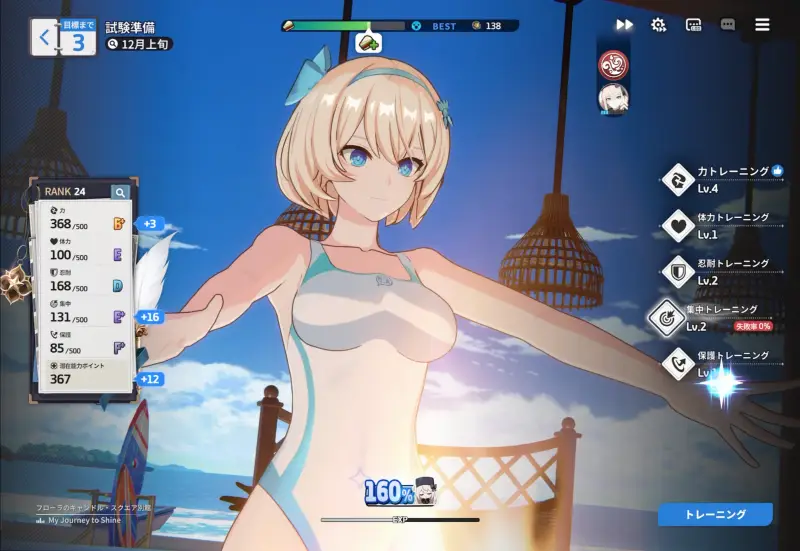Open the hamburger main menu
Screen dimensions: 800x551
(x=763, y=25)
